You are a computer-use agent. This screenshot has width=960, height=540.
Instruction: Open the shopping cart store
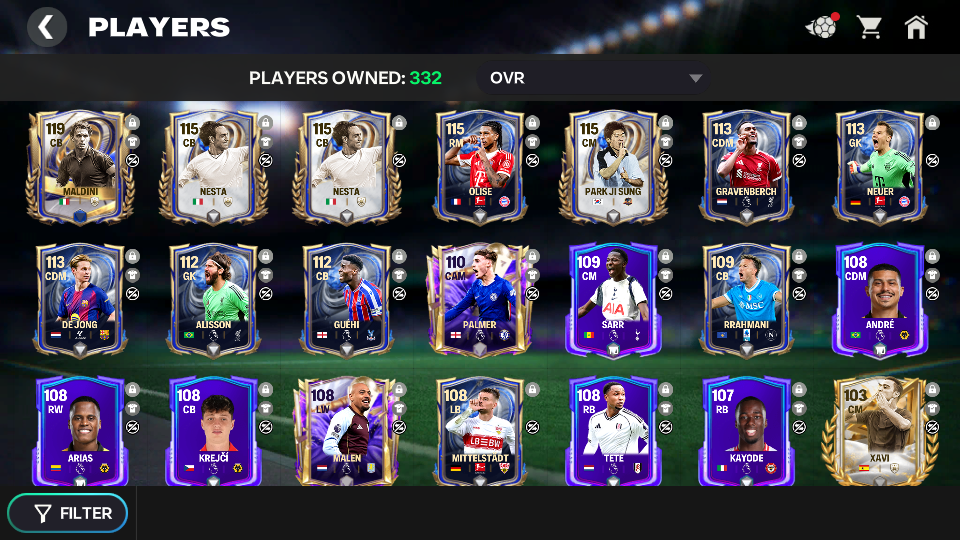(x=869, y=27)
